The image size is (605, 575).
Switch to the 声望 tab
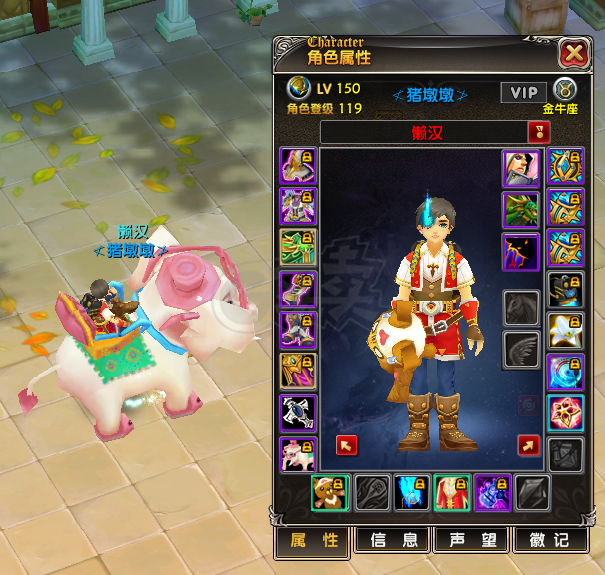pyautogui.click(x=471, y=540)
